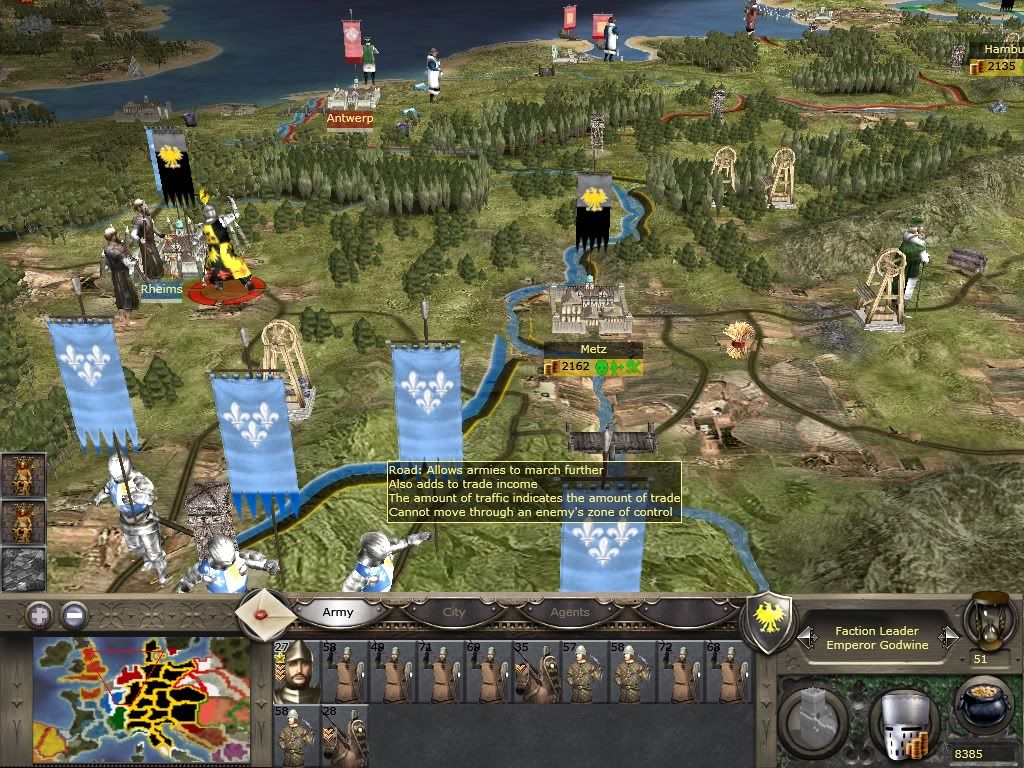The height and width of the screenshot is (768, 1024).
Task: End the turn with the hourglass button
Action: click(986, 620)
